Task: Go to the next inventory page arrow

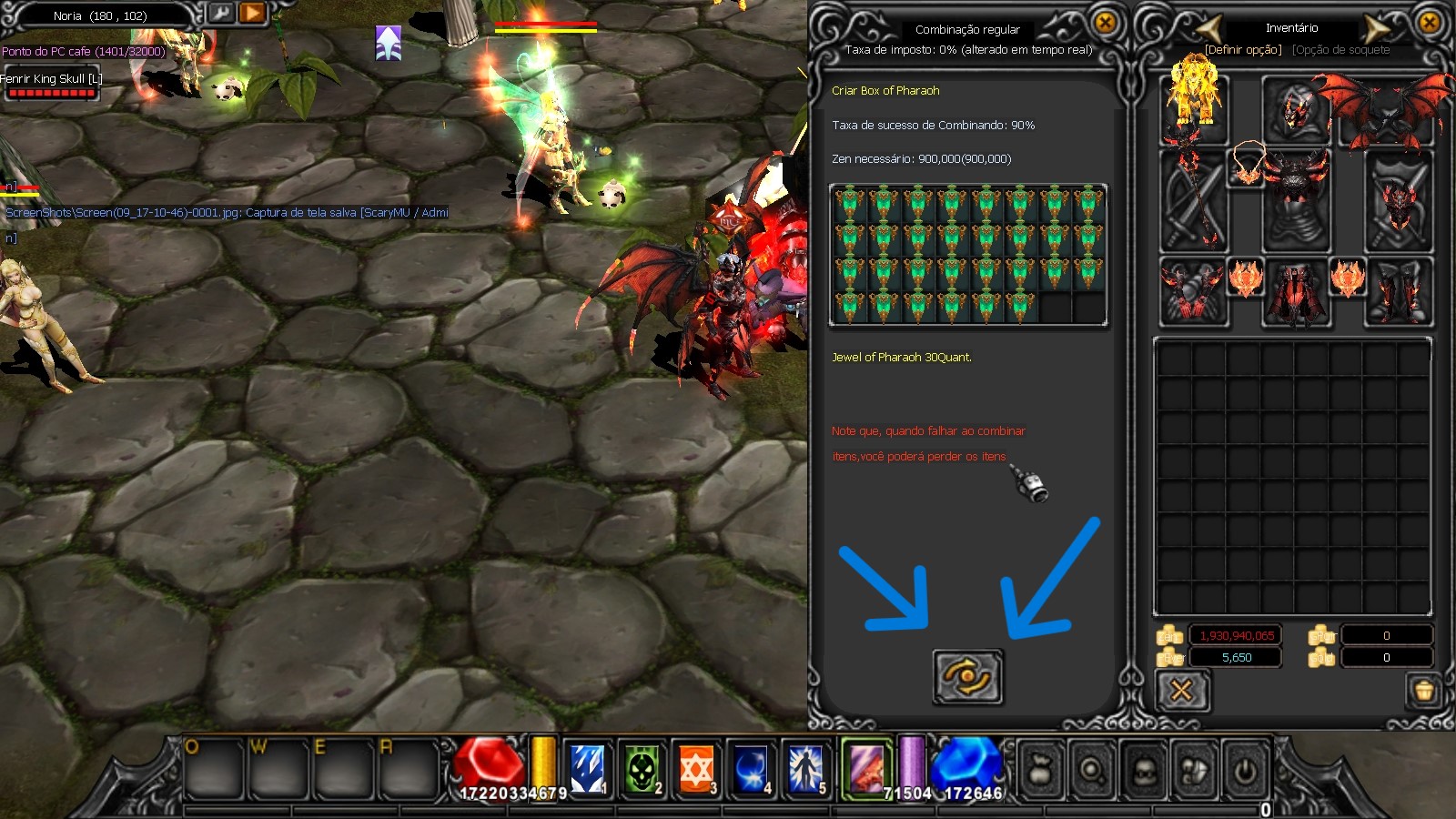Action: (x=1376, y=28)
